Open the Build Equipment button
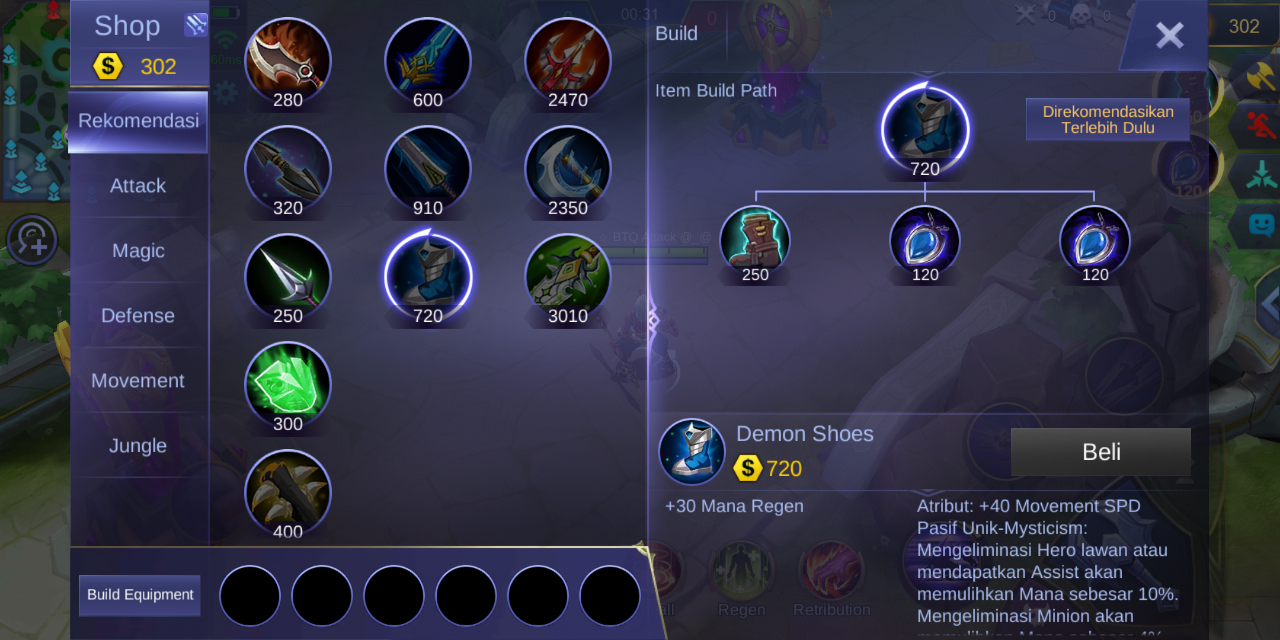 140,595
